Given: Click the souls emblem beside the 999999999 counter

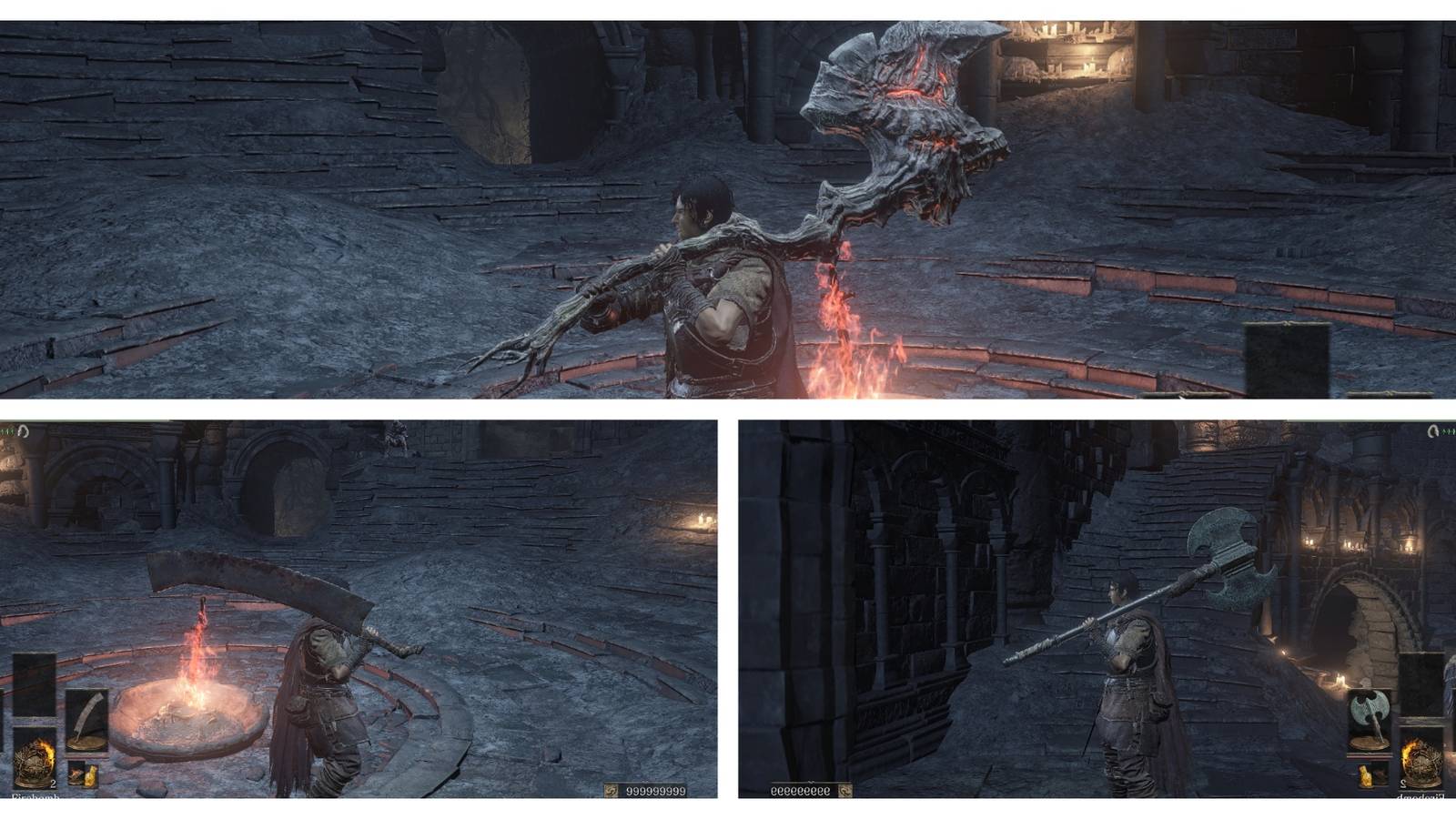Looking at the screenshot, I should click(x=612, y=790).
